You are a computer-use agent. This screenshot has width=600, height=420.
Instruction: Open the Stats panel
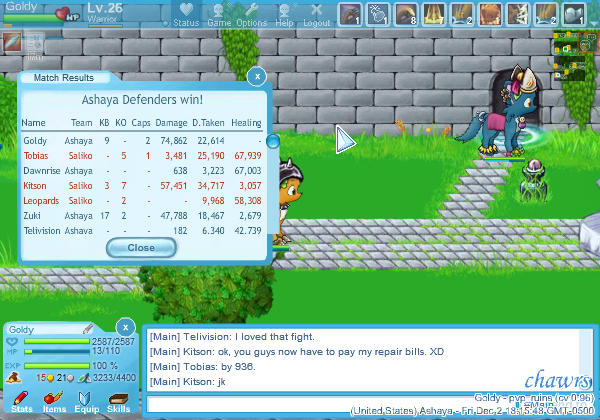tap(21, 402)
